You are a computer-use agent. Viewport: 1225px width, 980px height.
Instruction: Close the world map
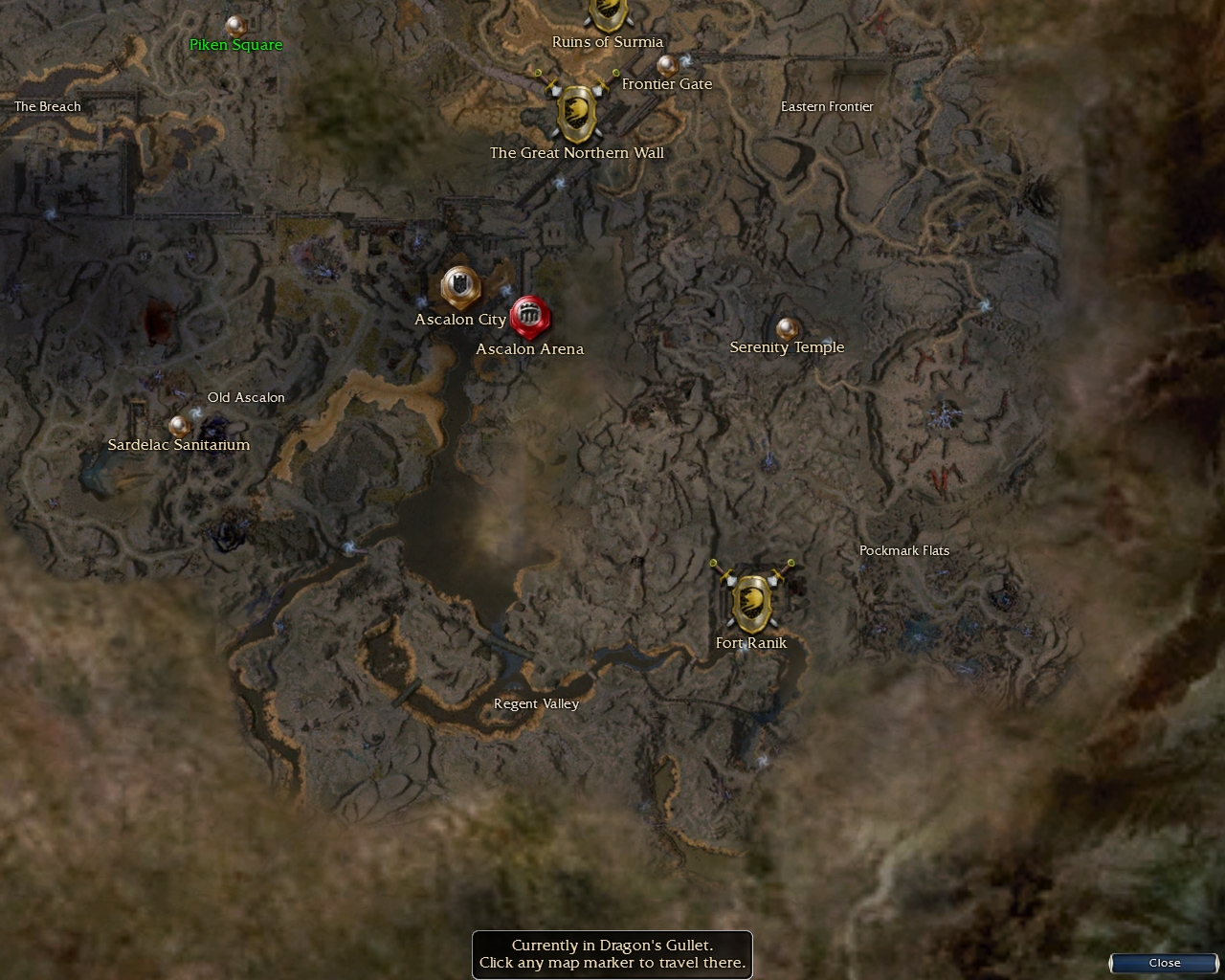pyautogui.click(x=1164, y=963)
